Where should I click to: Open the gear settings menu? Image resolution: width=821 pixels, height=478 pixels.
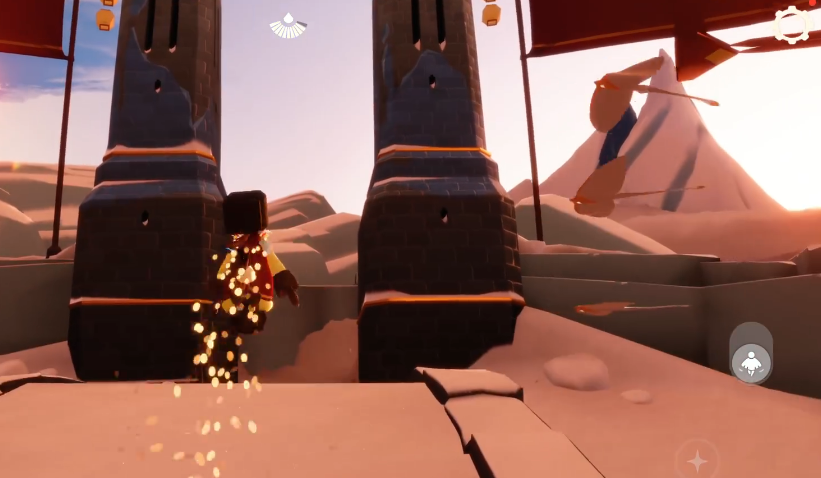pos(791,25)
